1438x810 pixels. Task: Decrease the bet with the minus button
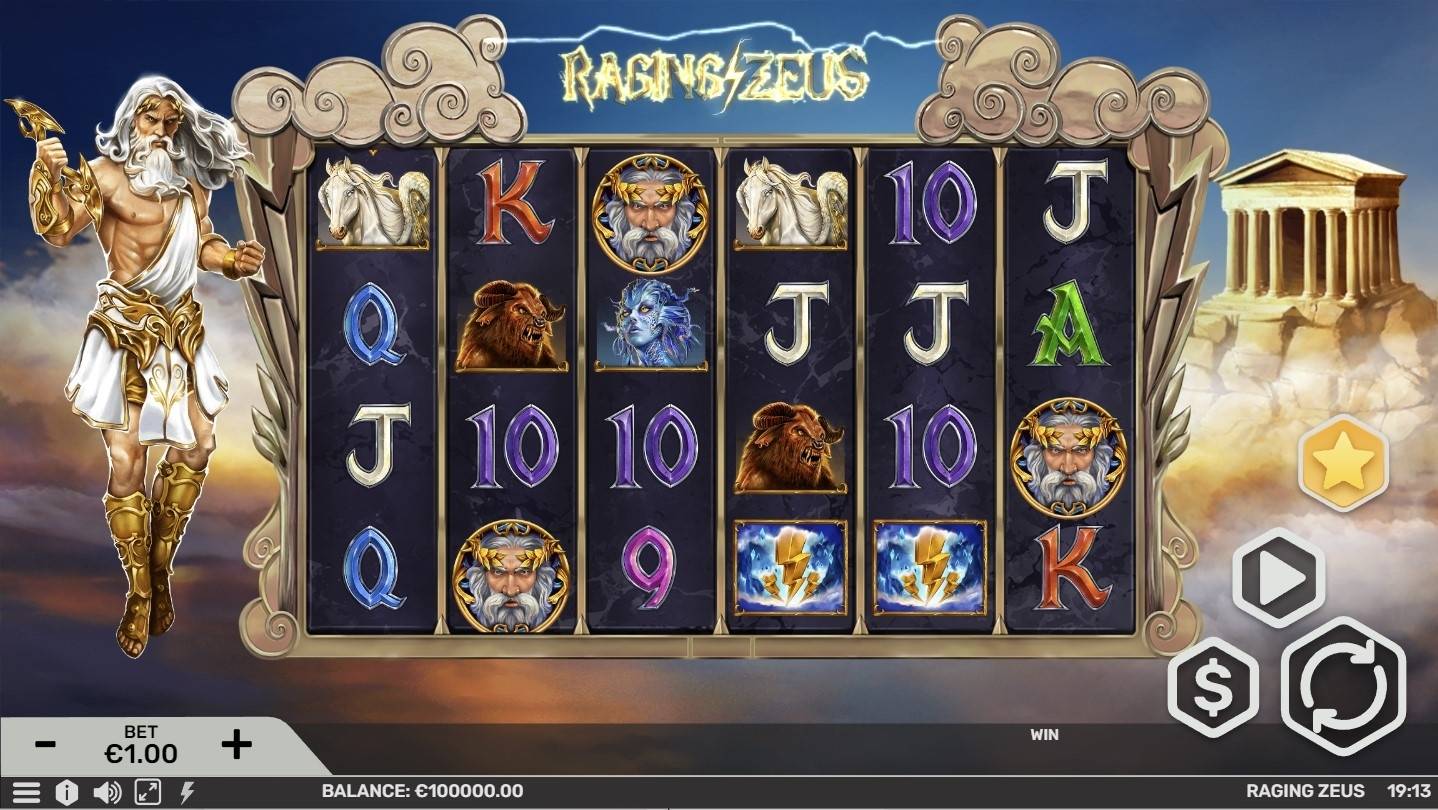pos(44,742)
